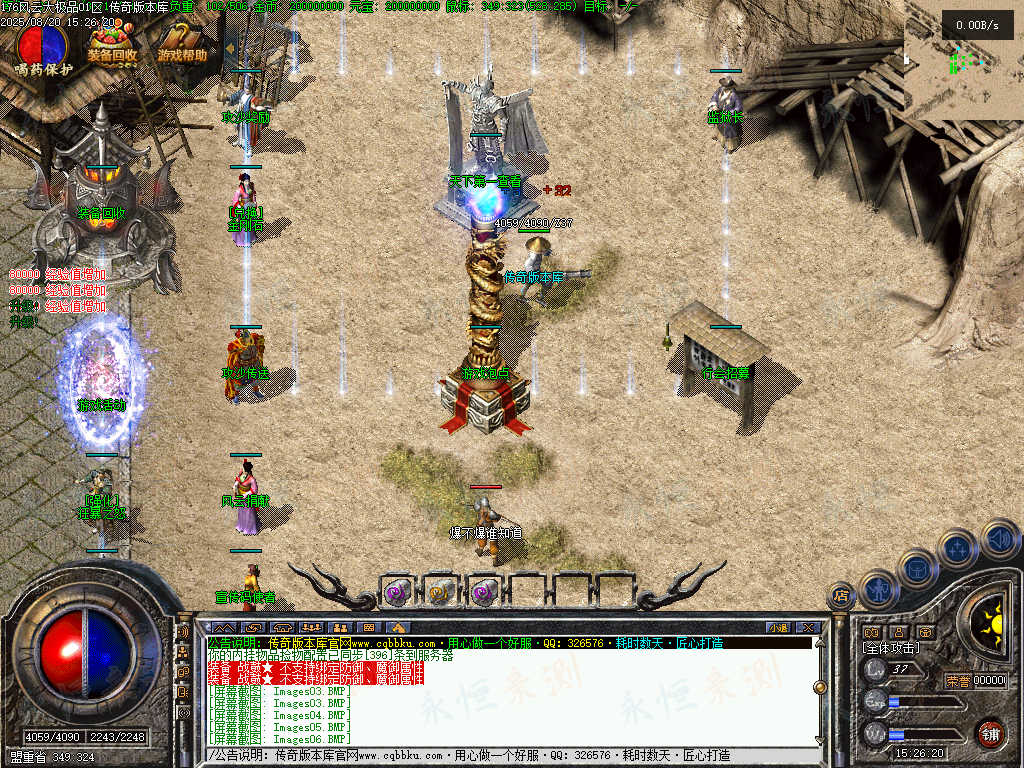Screen dimensions: 1024x768
Task: Toggle sound with the speaker button
Action: (x=1000, y=539)
